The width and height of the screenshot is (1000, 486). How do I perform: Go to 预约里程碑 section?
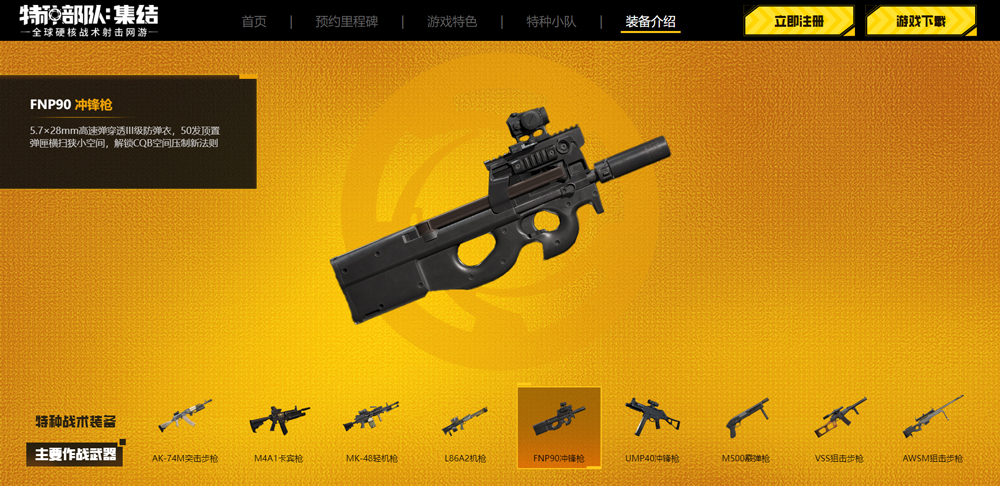pyautogui.click(x=346, y=22)
